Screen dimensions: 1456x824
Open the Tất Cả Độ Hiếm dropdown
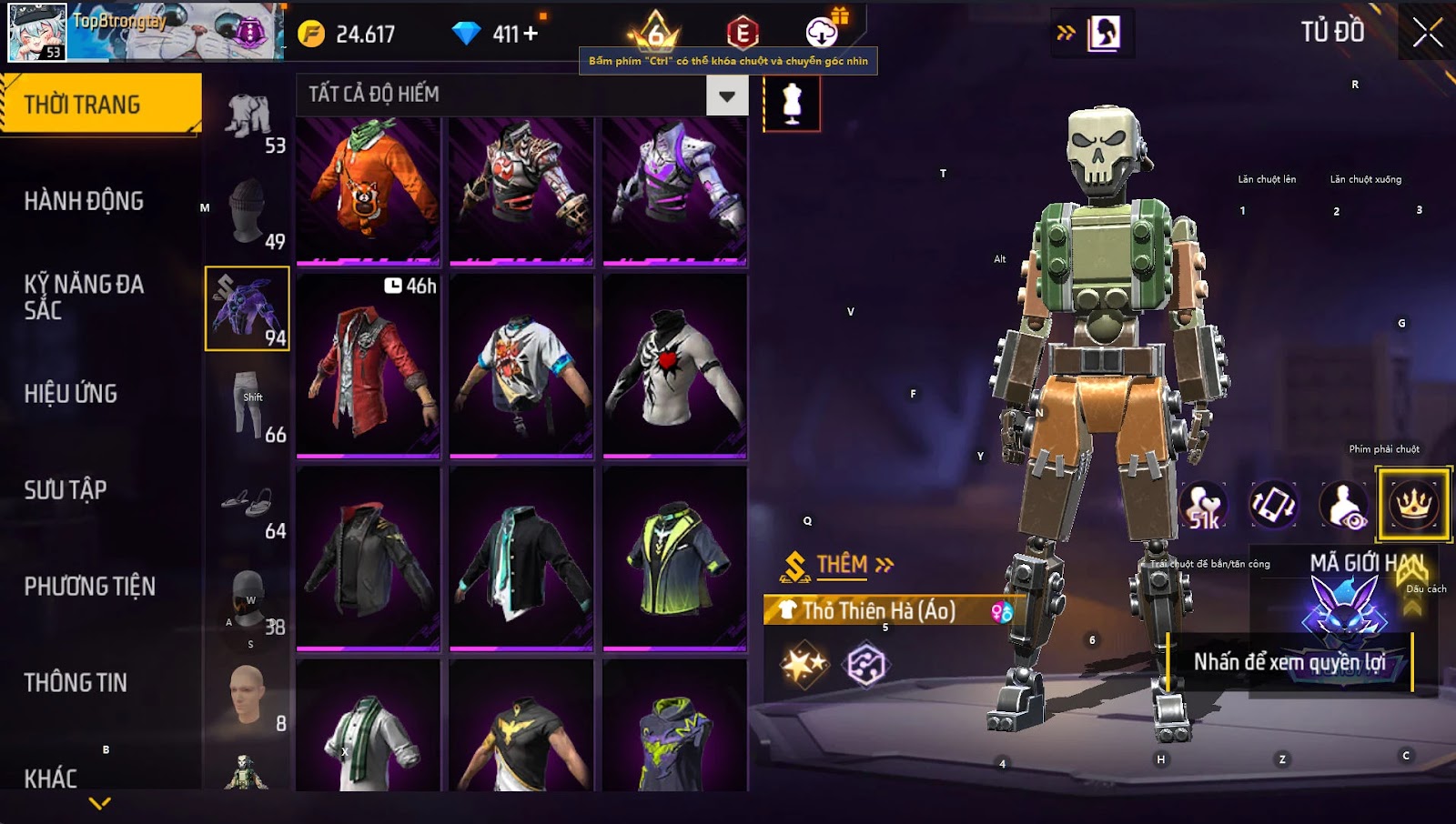(x=726, y=95)
